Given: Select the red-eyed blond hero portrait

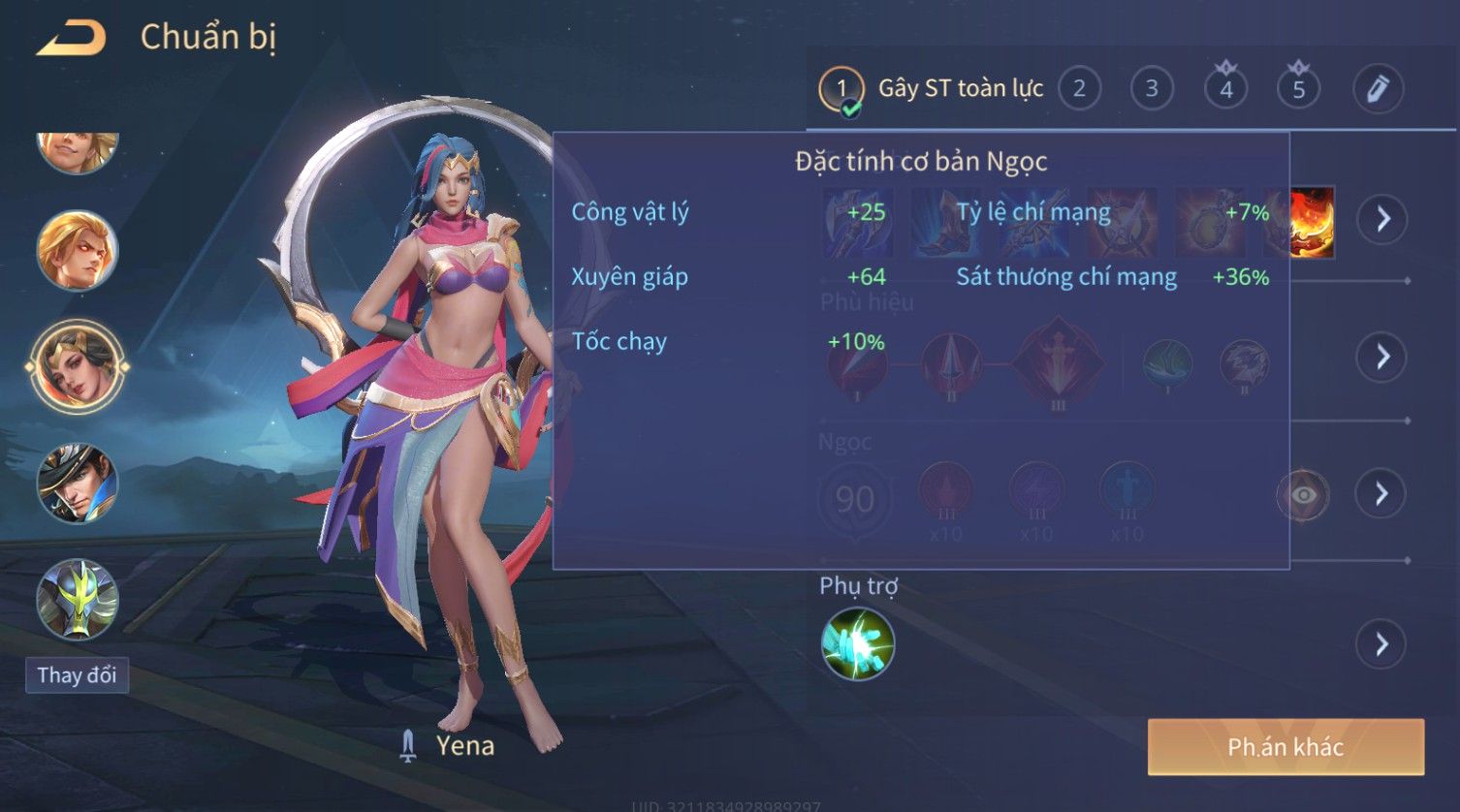Looking at the screenshot, I should 77,251.
